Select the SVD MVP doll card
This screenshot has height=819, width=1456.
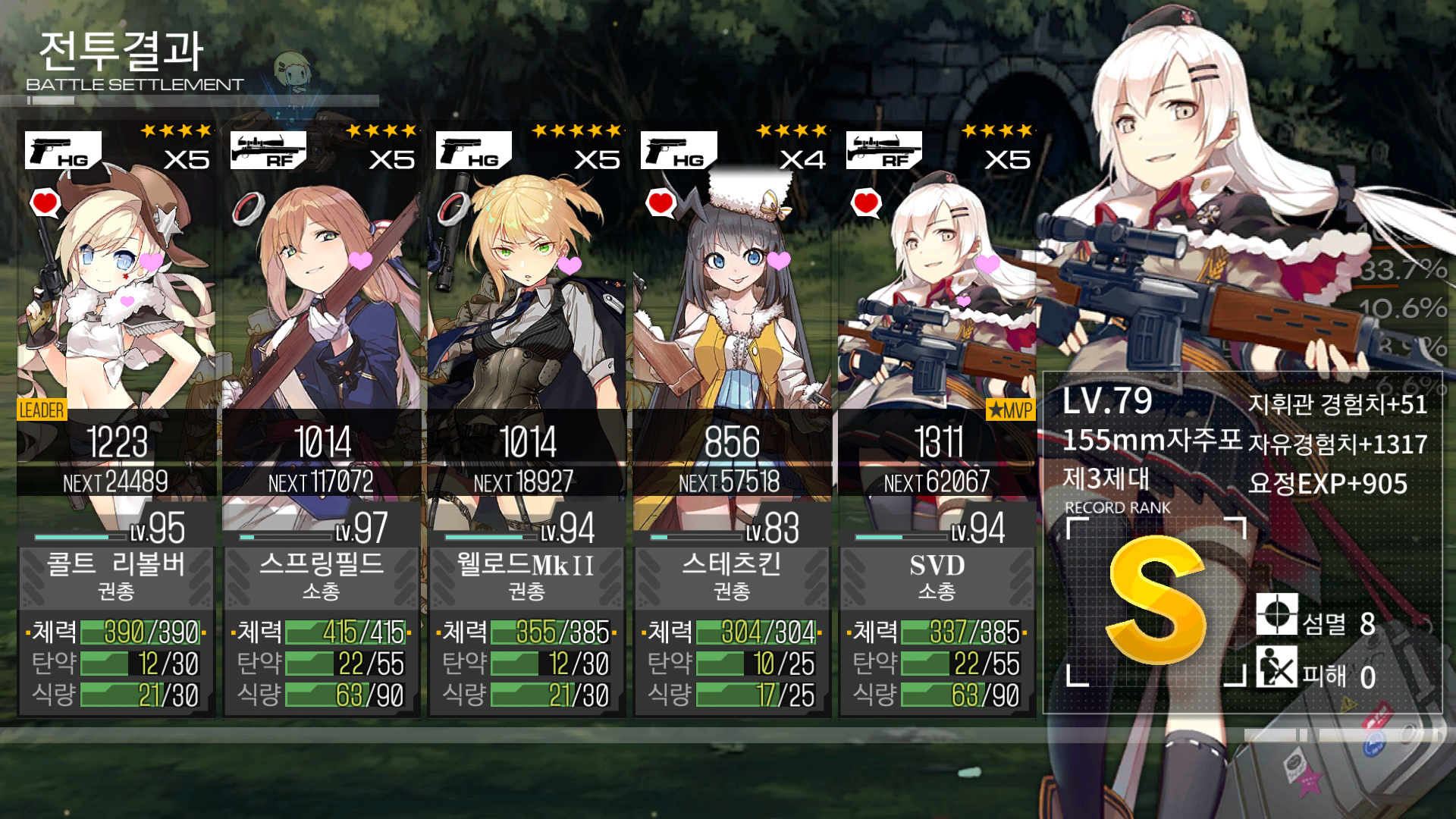tap(937, 417)
